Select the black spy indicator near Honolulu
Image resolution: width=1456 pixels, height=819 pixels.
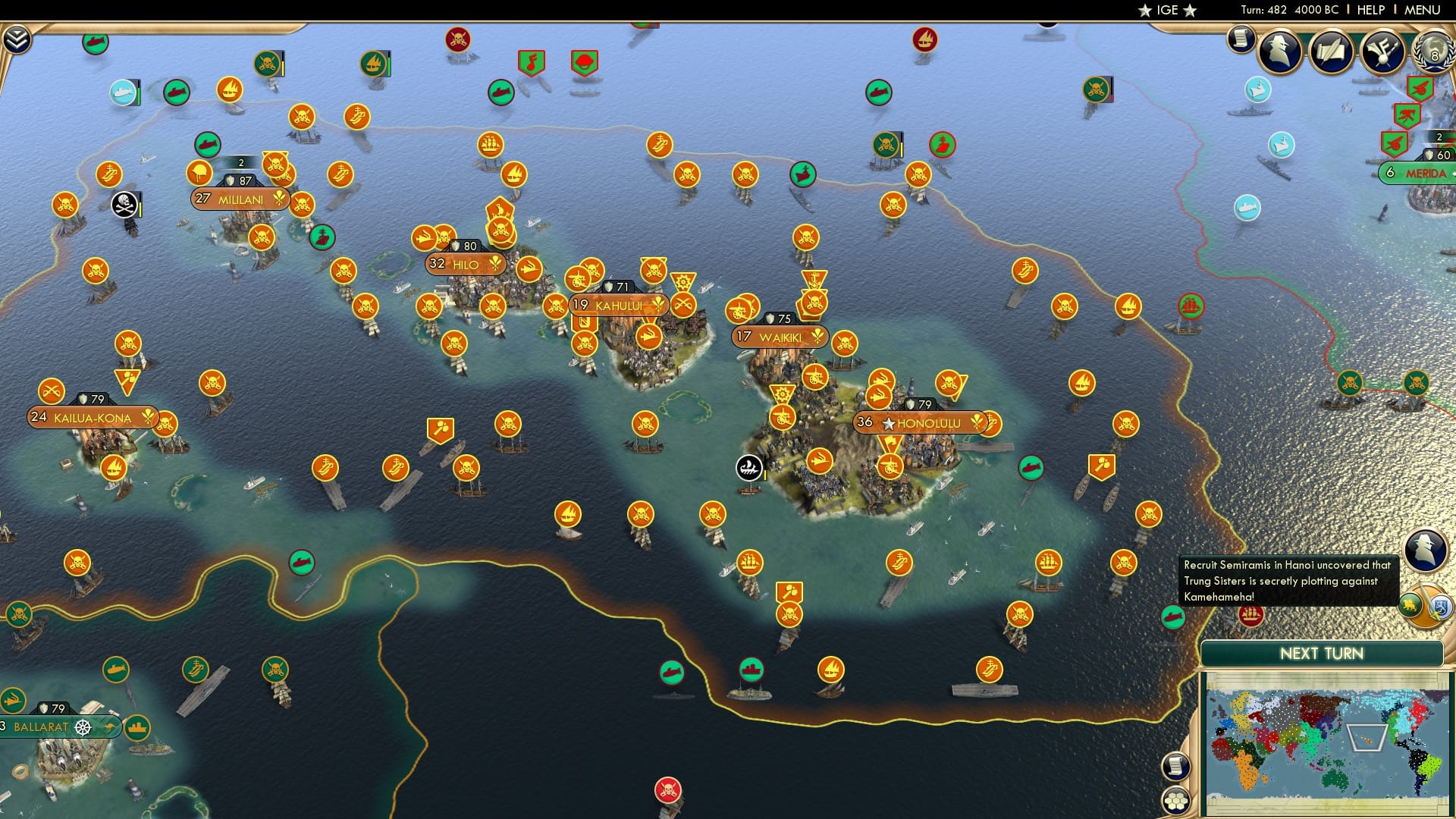(748, 469)
